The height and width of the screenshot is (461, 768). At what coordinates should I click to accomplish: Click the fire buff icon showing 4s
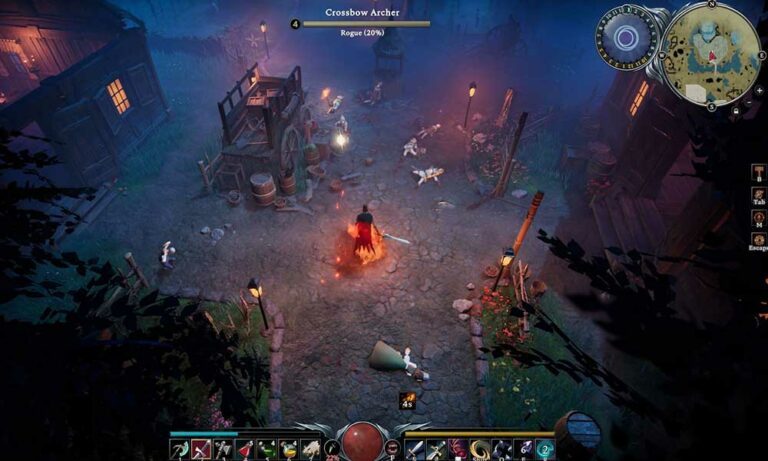coord(408,399)
